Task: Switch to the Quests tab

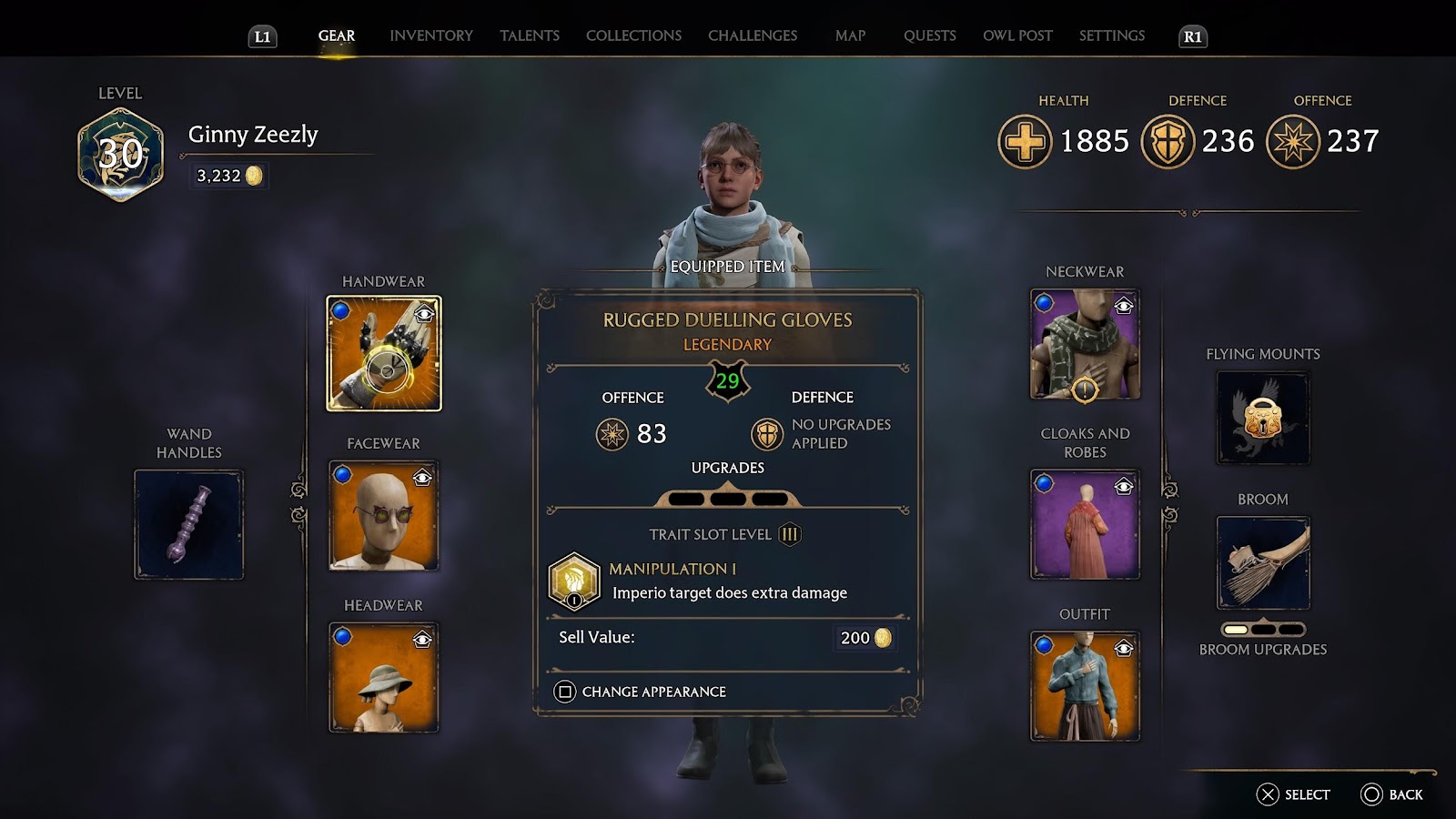Action: click(929, 35)
